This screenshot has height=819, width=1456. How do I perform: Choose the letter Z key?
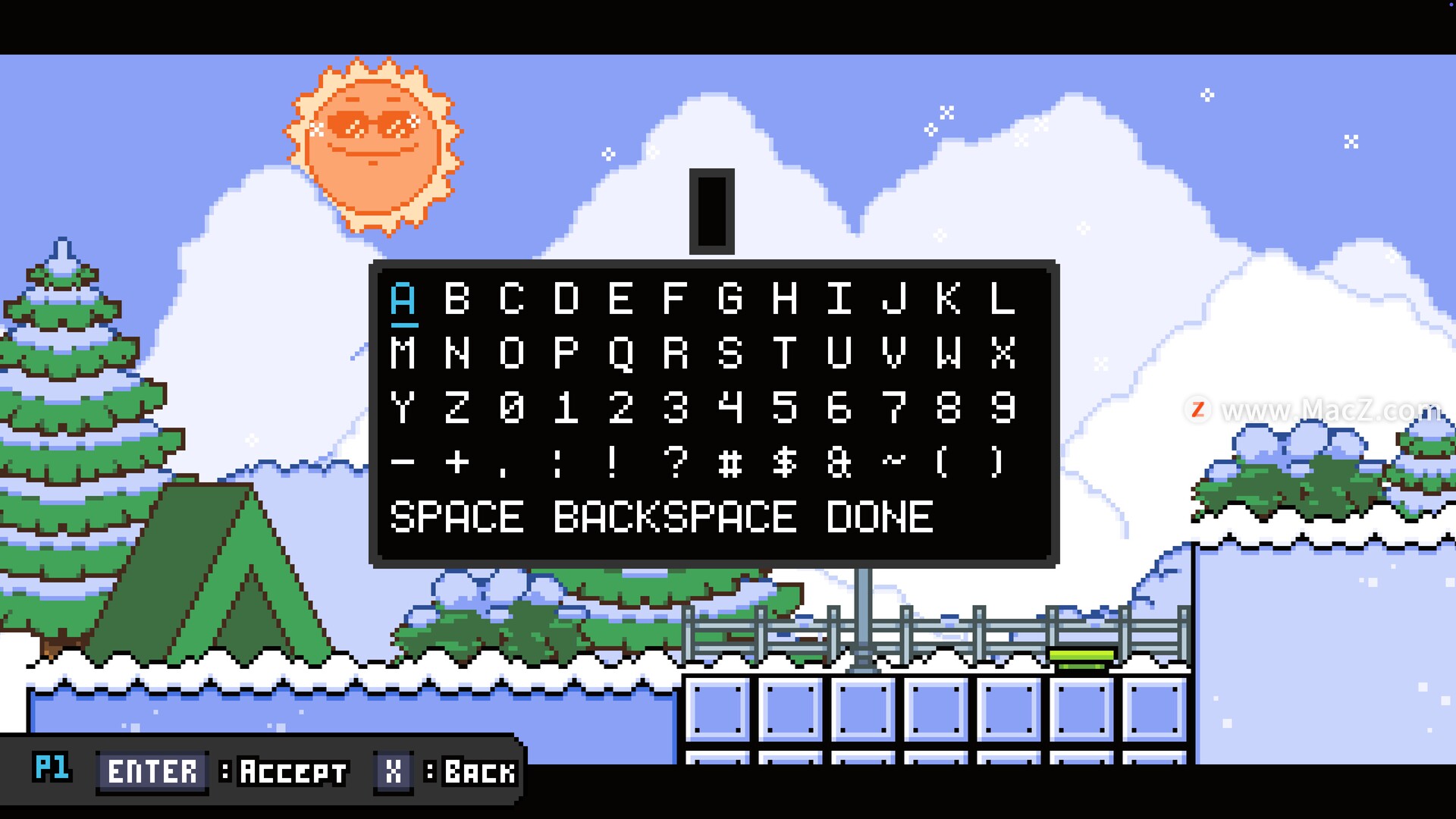click(x=457, y=408)
